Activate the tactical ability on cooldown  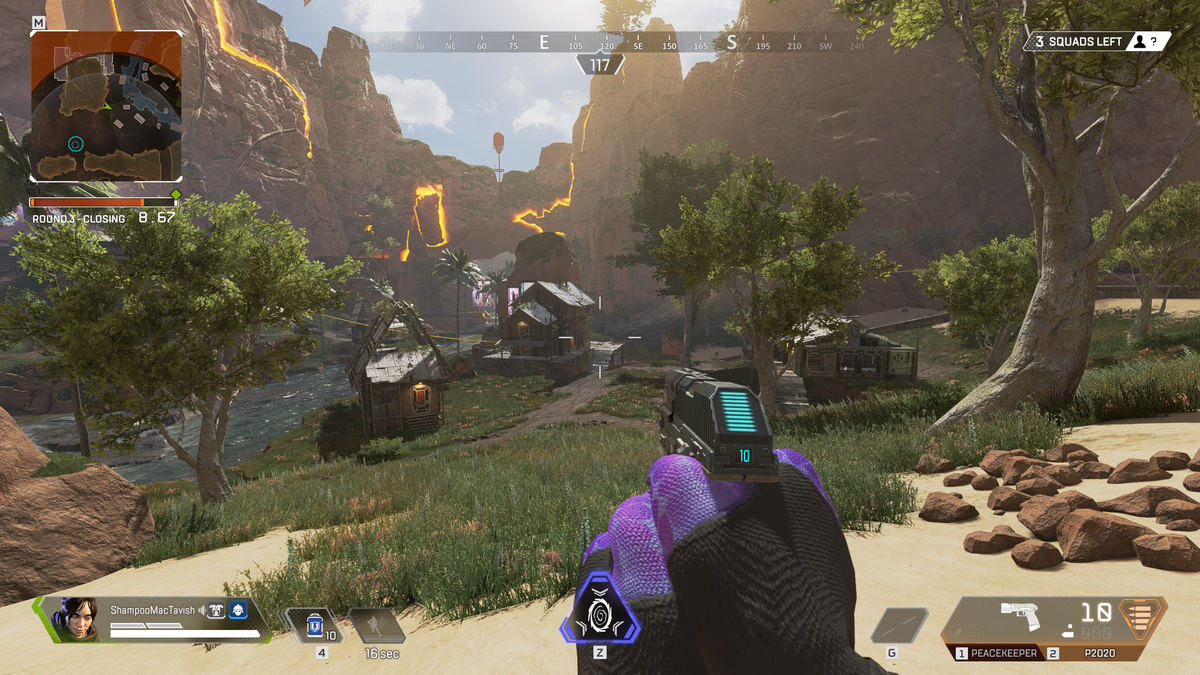376,626
